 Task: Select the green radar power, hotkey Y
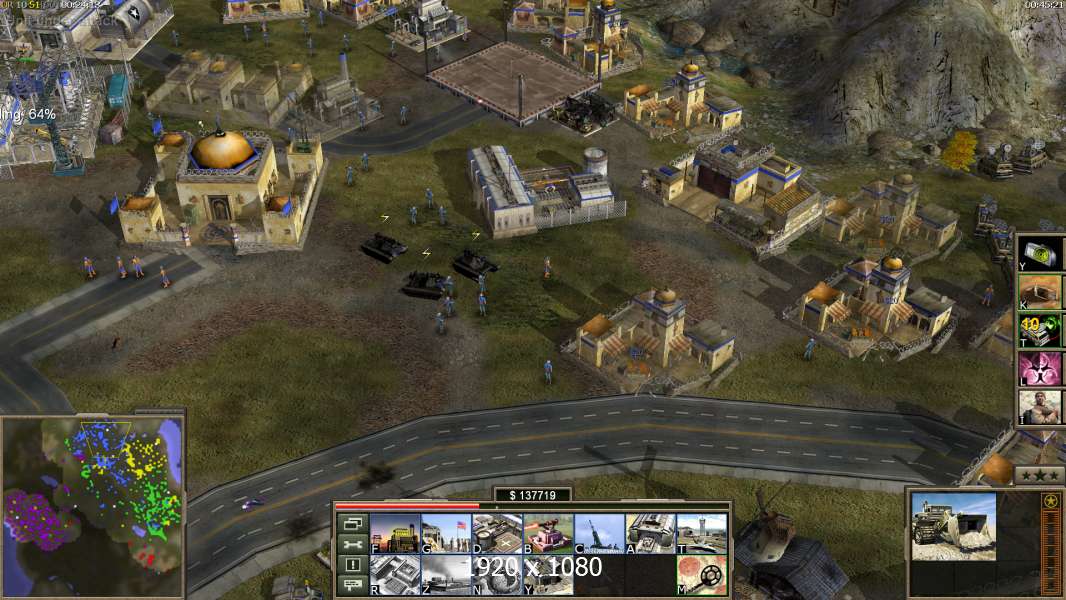tap(1040, 252)
